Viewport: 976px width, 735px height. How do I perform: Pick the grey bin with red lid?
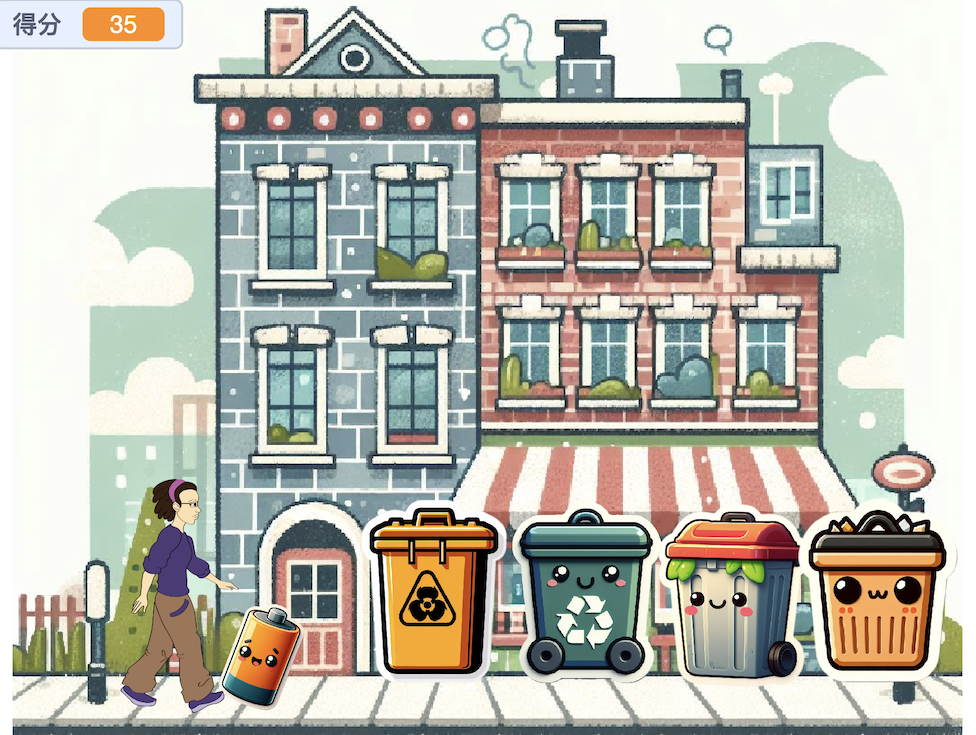(x=732, y=596)
